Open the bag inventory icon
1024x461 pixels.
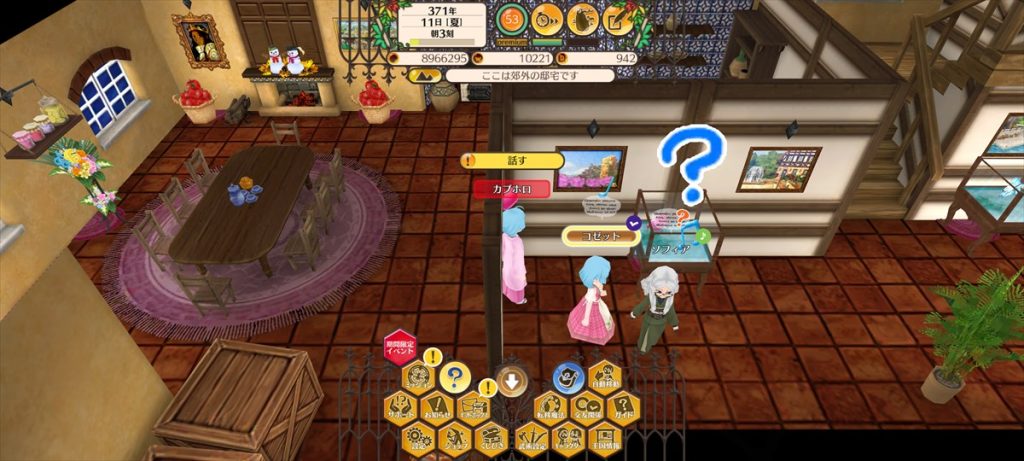582,19
